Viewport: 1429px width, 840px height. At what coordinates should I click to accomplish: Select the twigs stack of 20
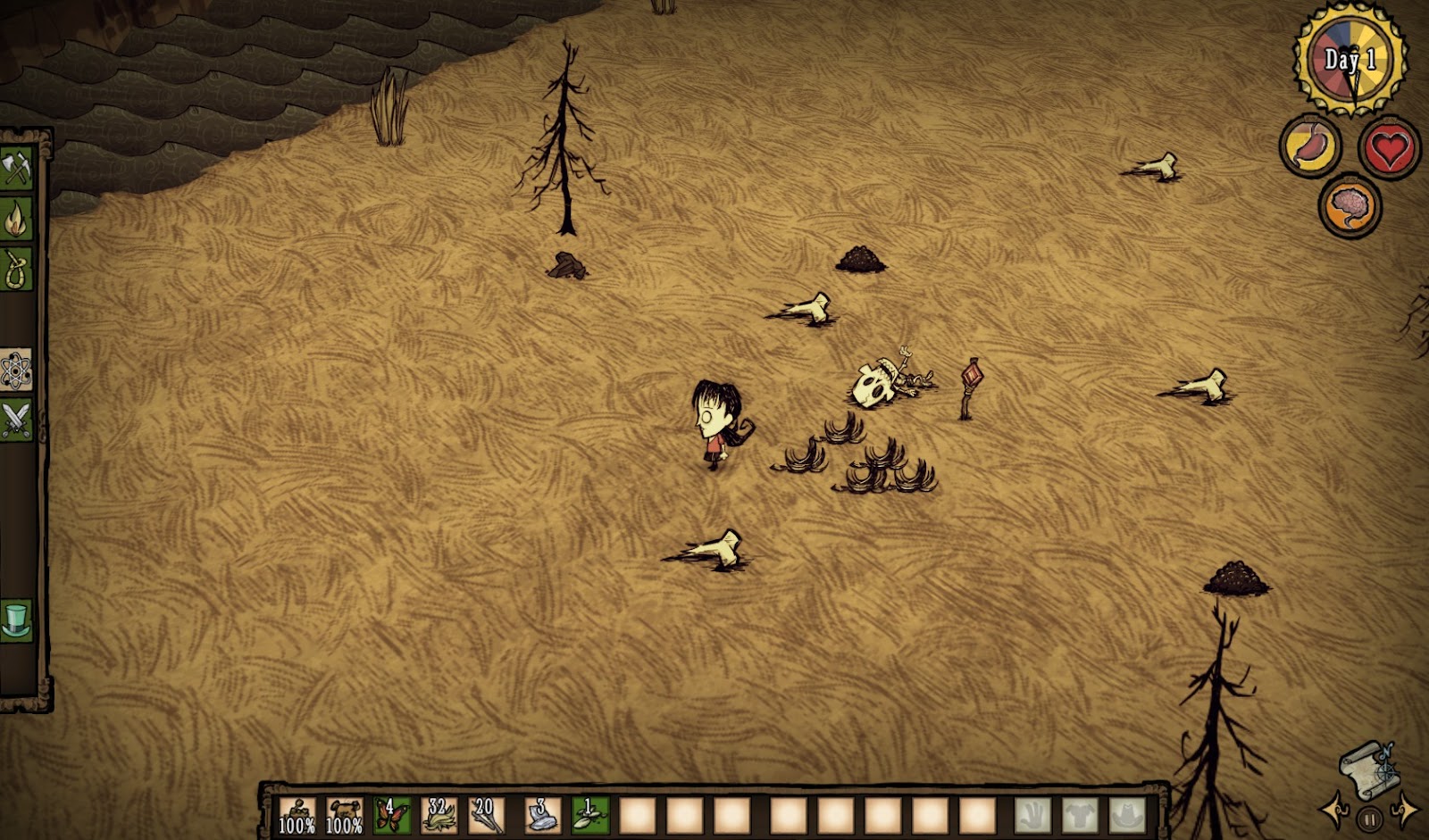[x=487, y=814]
